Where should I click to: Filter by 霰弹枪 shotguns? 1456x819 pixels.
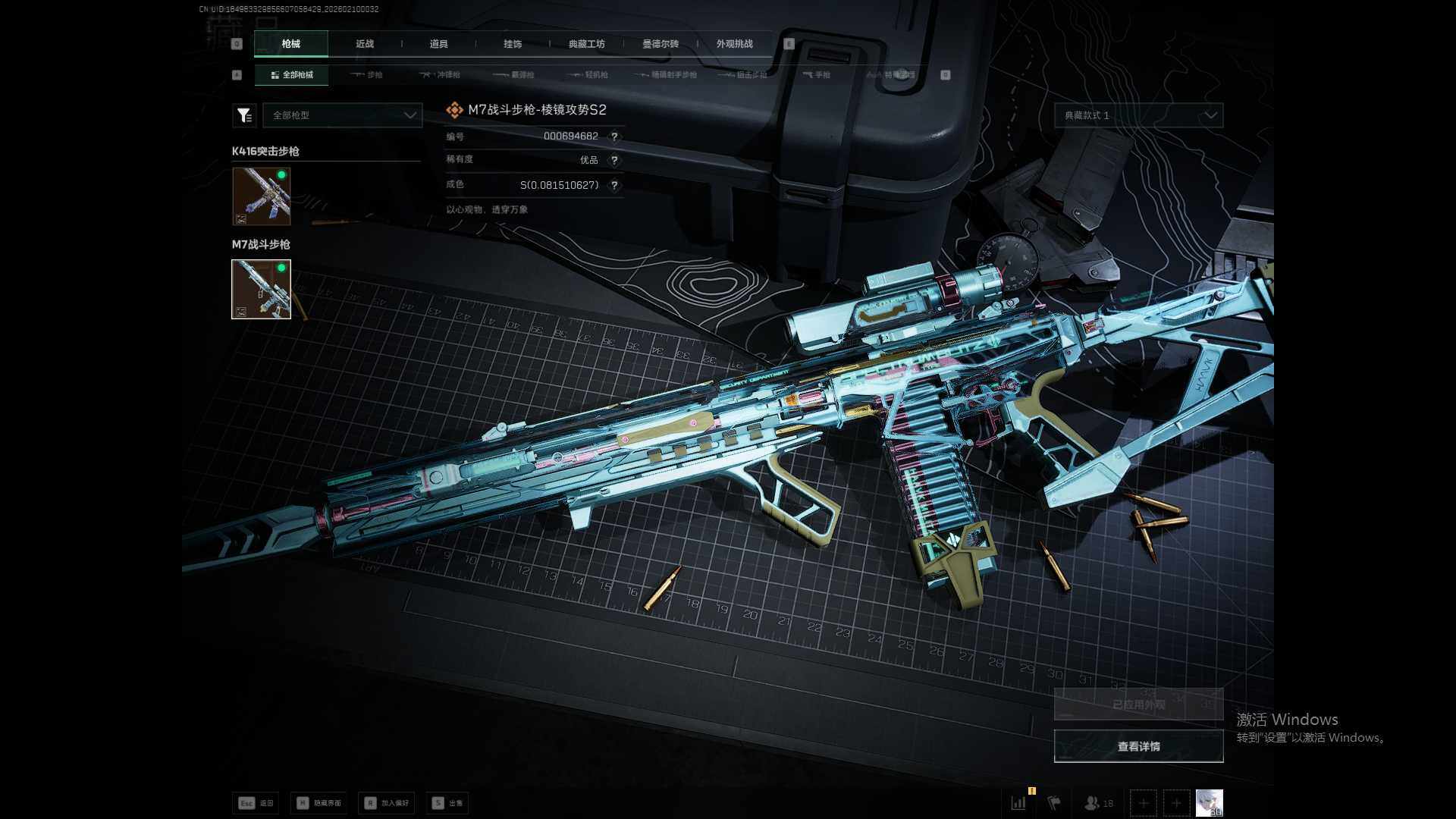coord(514,75)
